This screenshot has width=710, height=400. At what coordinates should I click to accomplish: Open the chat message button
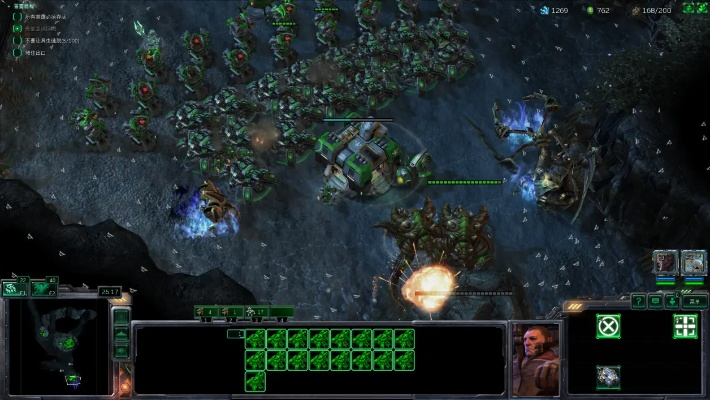[656, 300]
